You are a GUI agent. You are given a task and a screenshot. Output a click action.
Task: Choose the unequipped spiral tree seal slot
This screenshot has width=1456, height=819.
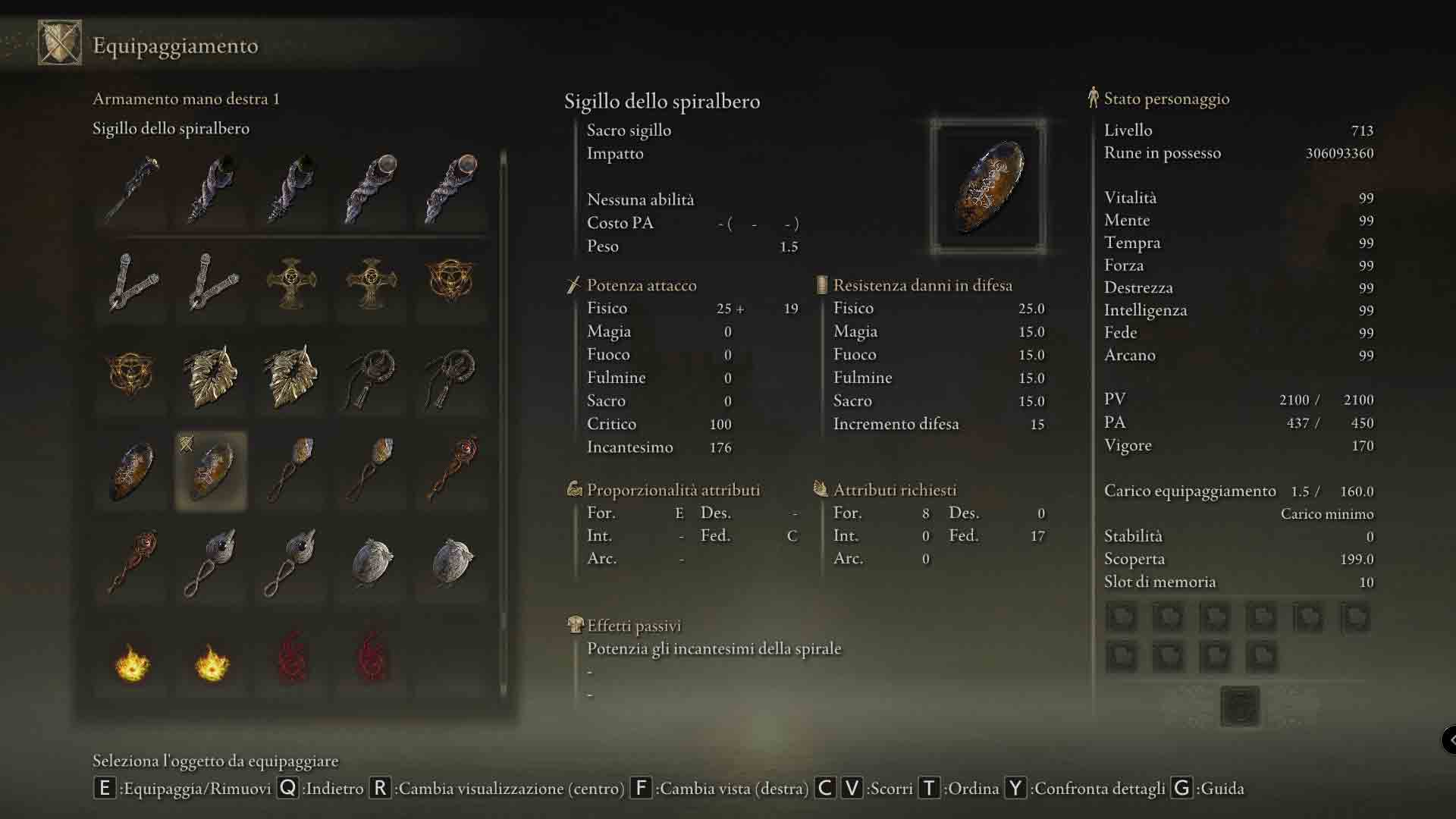tap(132, 472)
